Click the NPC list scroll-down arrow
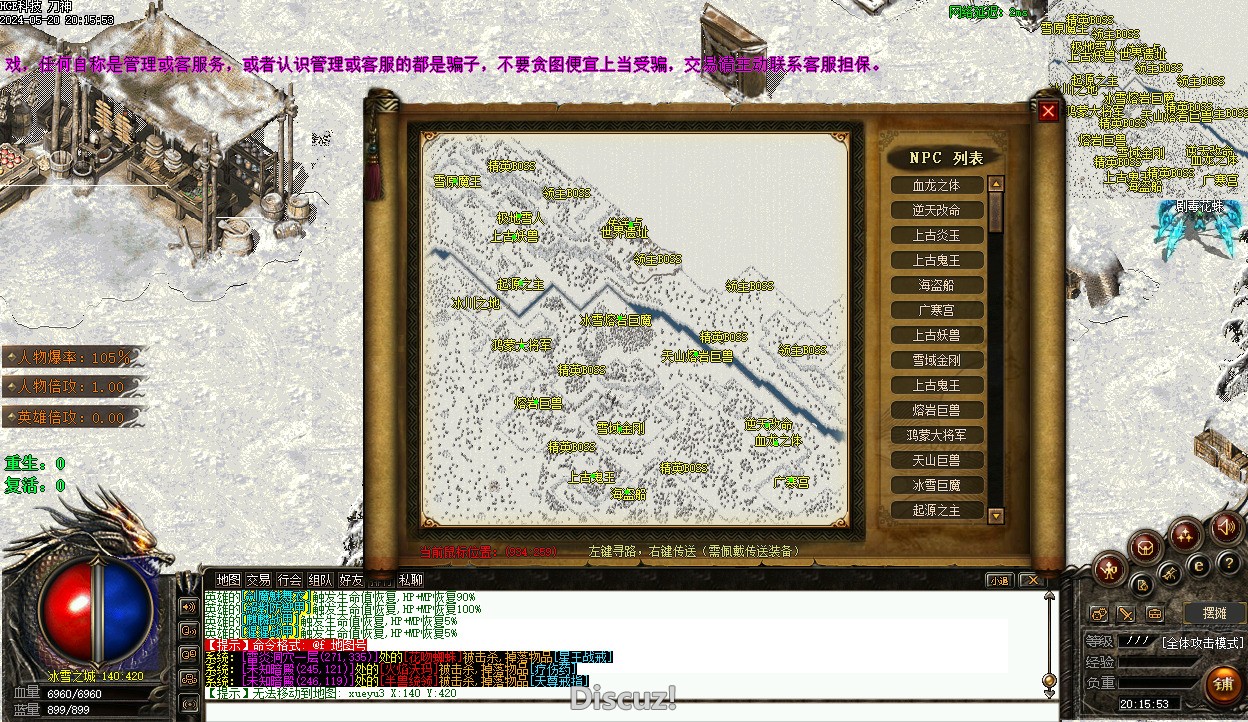 [995, 515]
